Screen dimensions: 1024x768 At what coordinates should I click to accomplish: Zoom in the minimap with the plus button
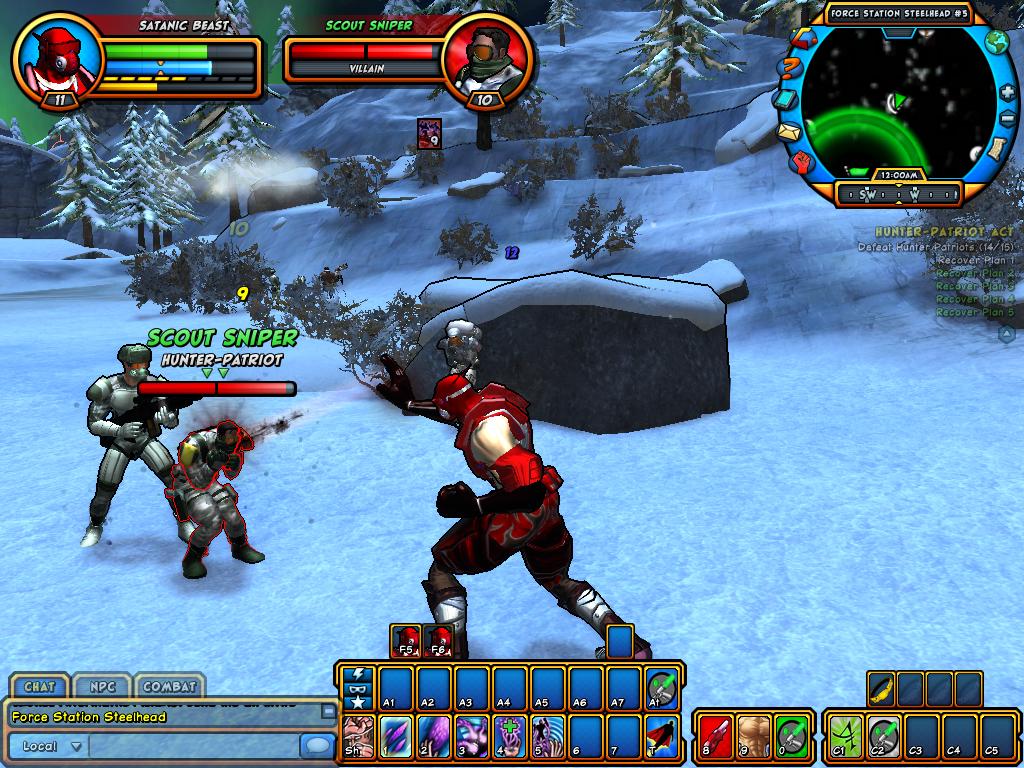tap(1006, 92)
